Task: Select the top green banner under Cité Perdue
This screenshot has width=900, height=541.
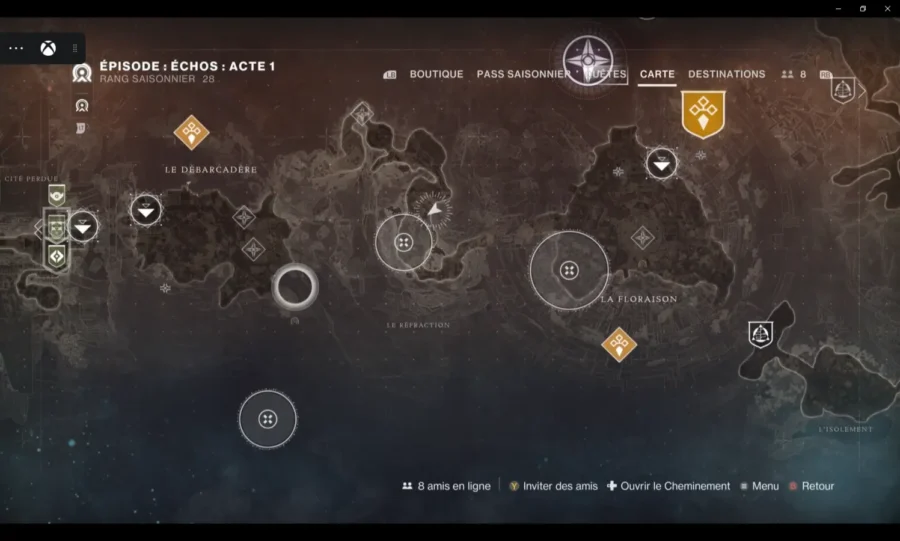Action: coord(57,195)
